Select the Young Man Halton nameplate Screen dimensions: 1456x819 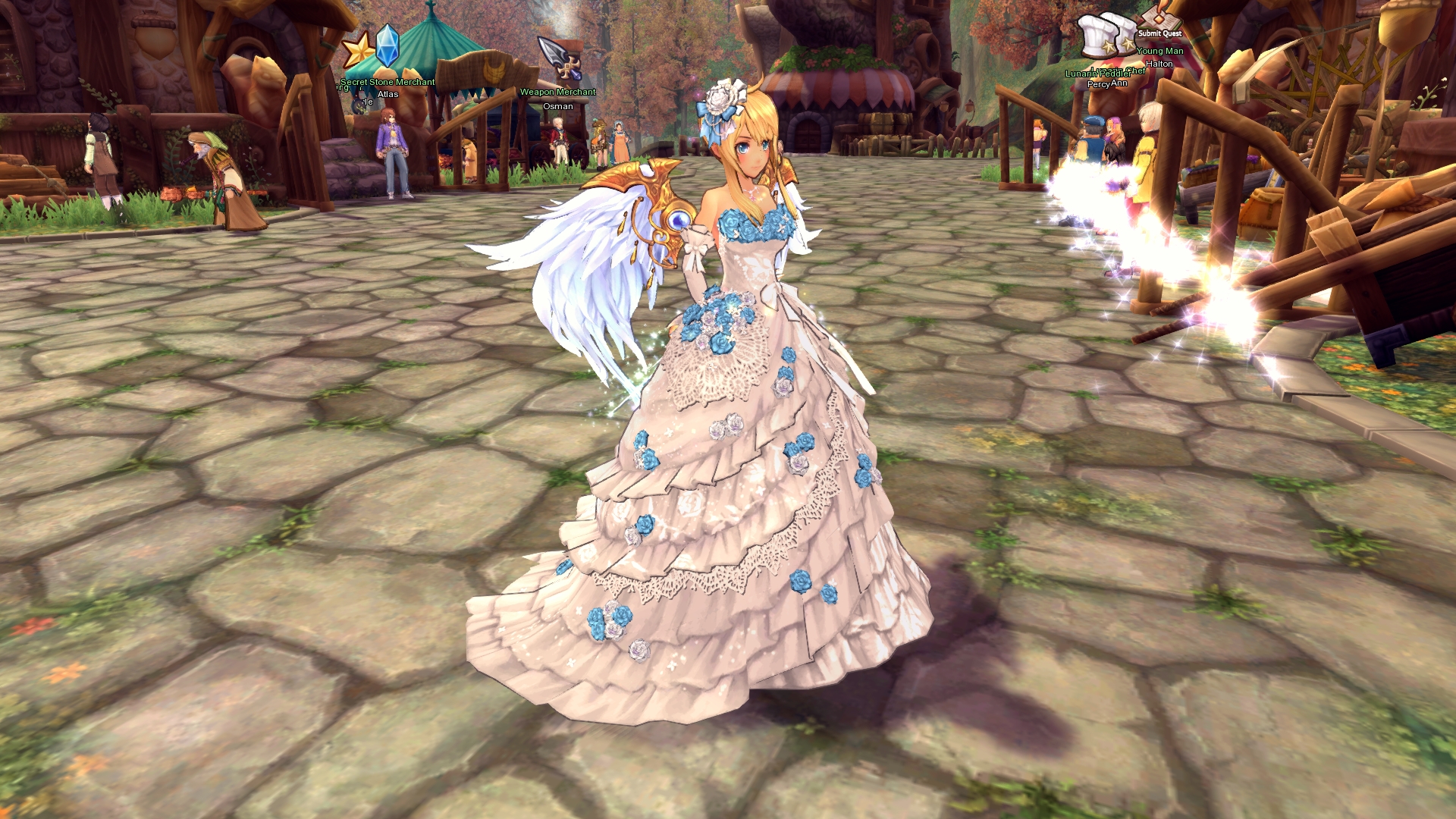tap(1159, 57)
